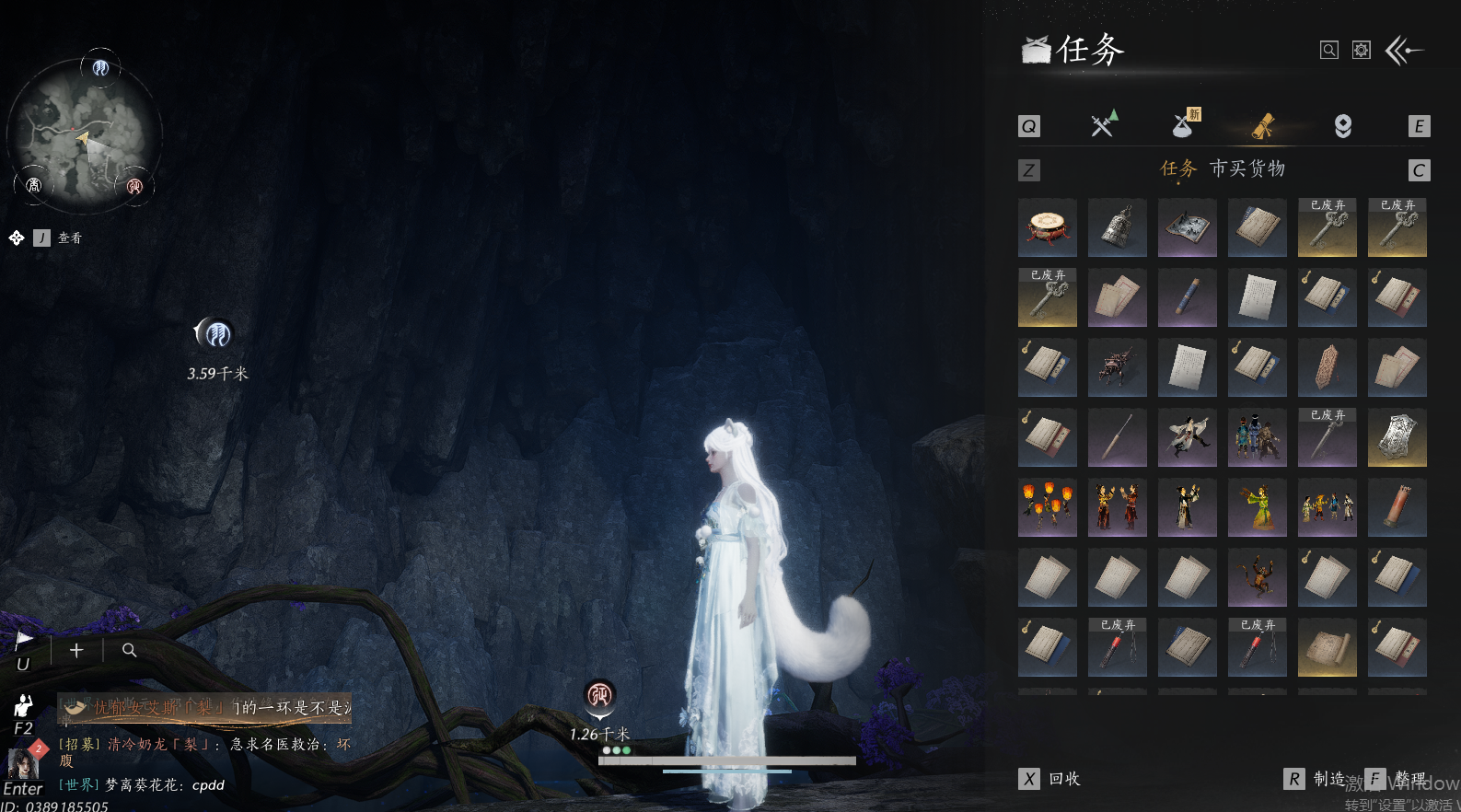This screenshot has width=1461, height=812.
Task: Select the wooden deer figurine item
Action: point(1118,367)
